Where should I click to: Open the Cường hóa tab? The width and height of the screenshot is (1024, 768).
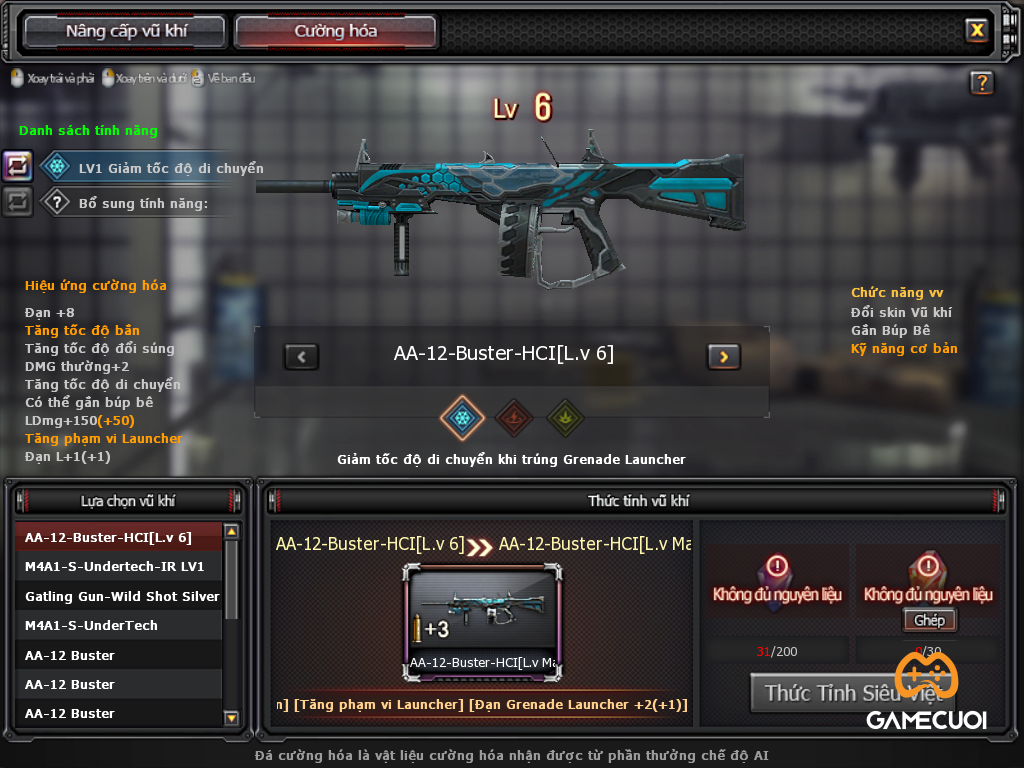[335, 31]
